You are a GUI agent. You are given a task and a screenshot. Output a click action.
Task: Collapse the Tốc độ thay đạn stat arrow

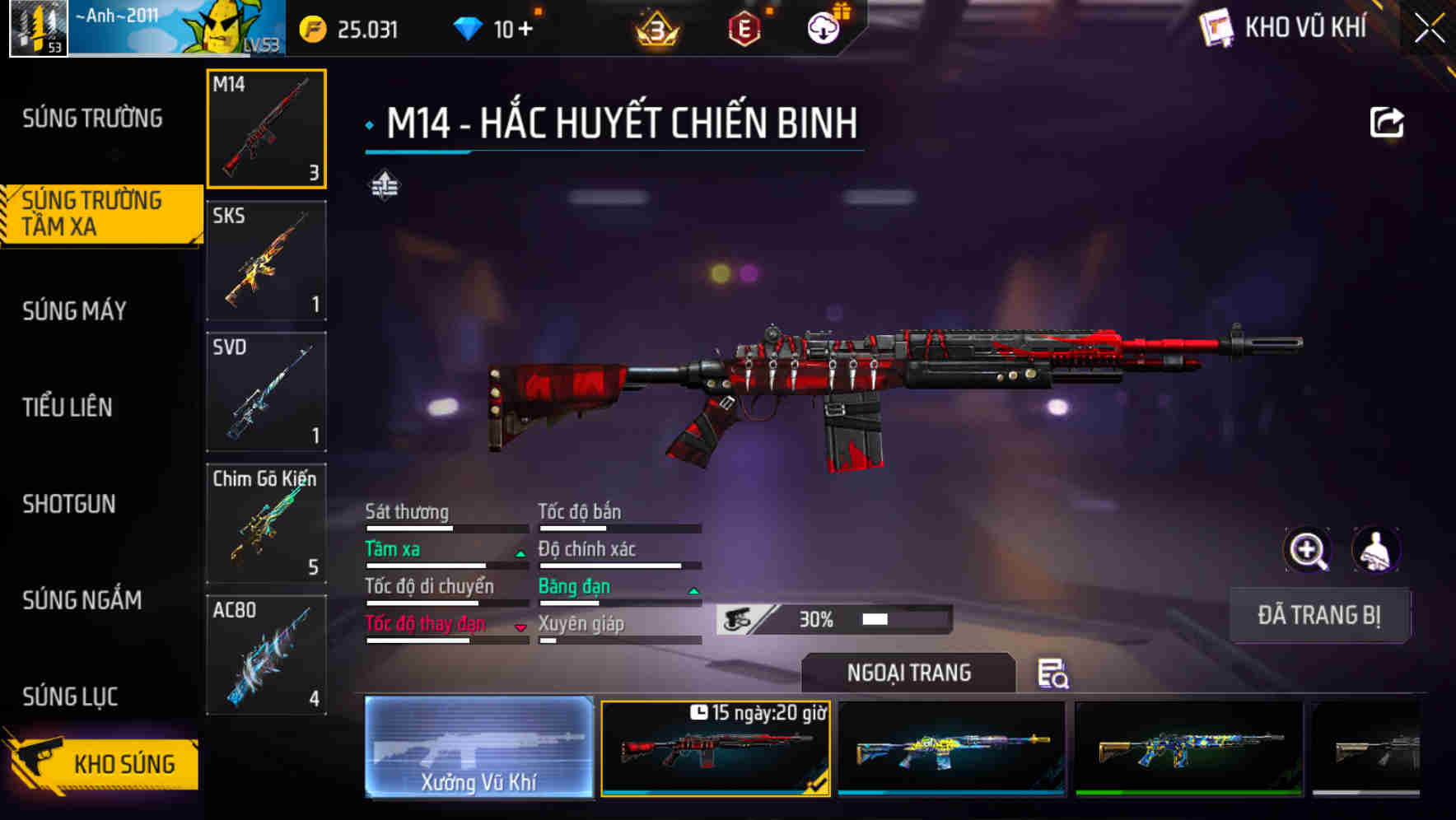tap(520, 627)
